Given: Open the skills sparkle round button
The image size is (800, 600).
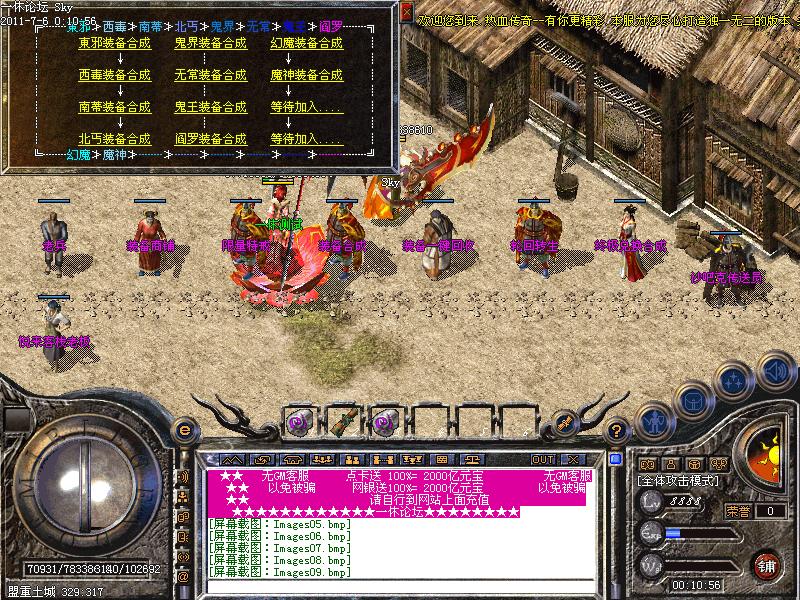Looking at the screenshot, I should pyautogui.click(x=734, y=381).
